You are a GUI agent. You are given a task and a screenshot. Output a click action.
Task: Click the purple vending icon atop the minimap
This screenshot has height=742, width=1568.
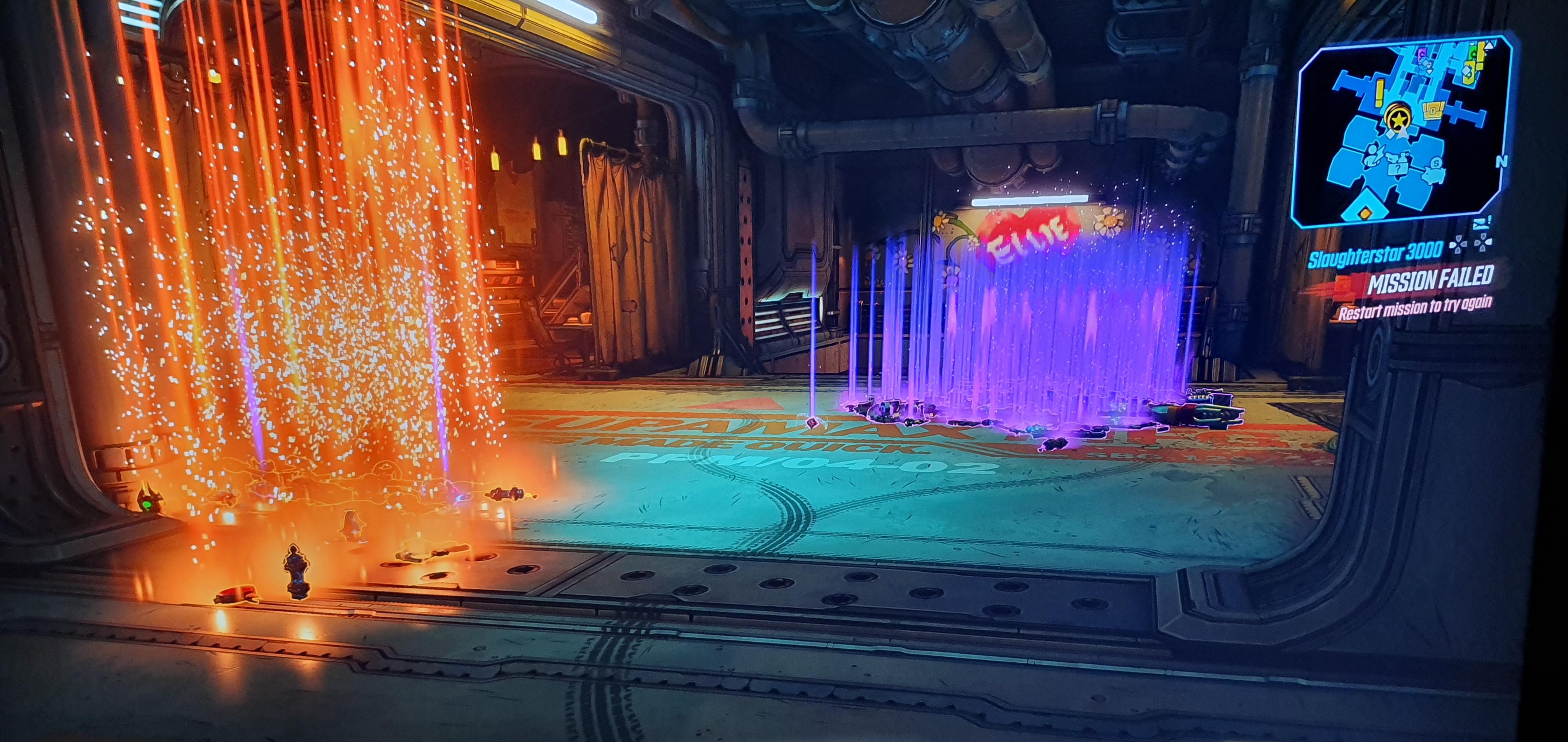tap(1421, 53)
